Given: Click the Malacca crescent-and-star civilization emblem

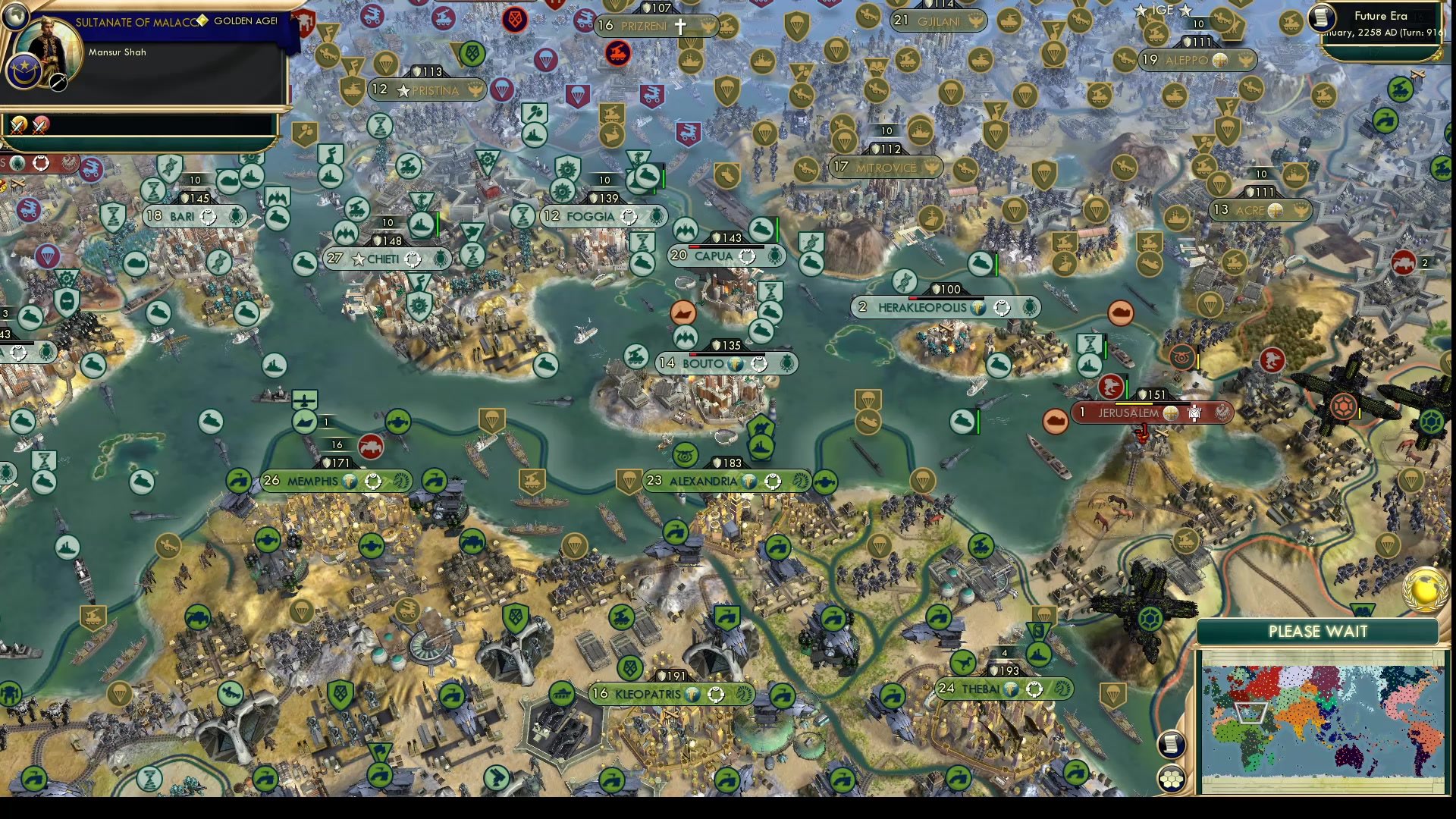Looking at the screenshot, I should pyautogui.click(x=24, y=73).
